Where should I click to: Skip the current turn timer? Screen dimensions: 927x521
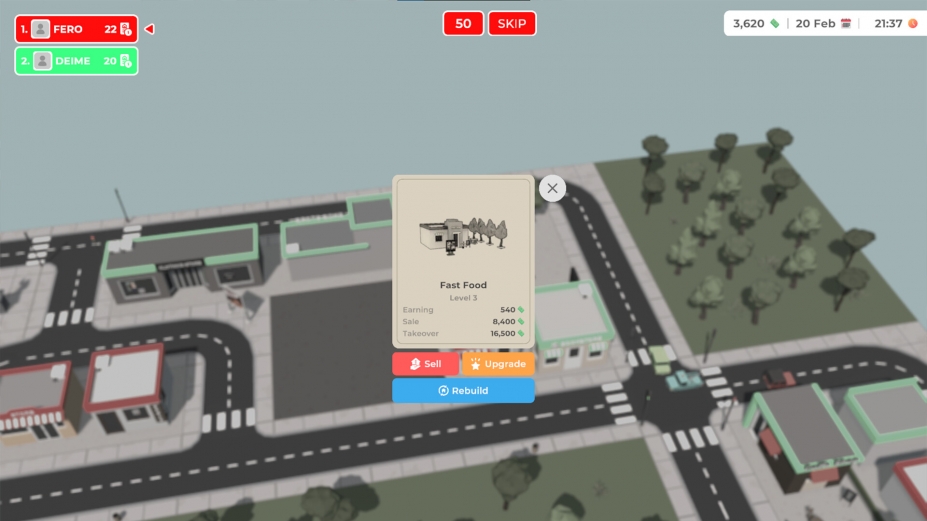coord(512,24)
